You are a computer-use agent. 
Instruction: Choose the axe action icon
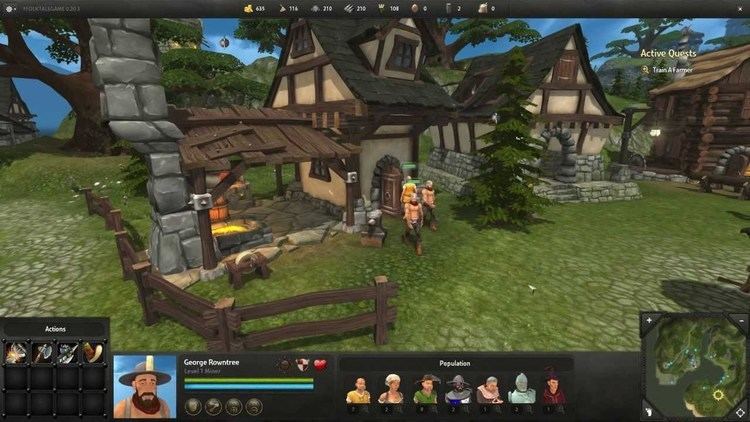[43, 351]
